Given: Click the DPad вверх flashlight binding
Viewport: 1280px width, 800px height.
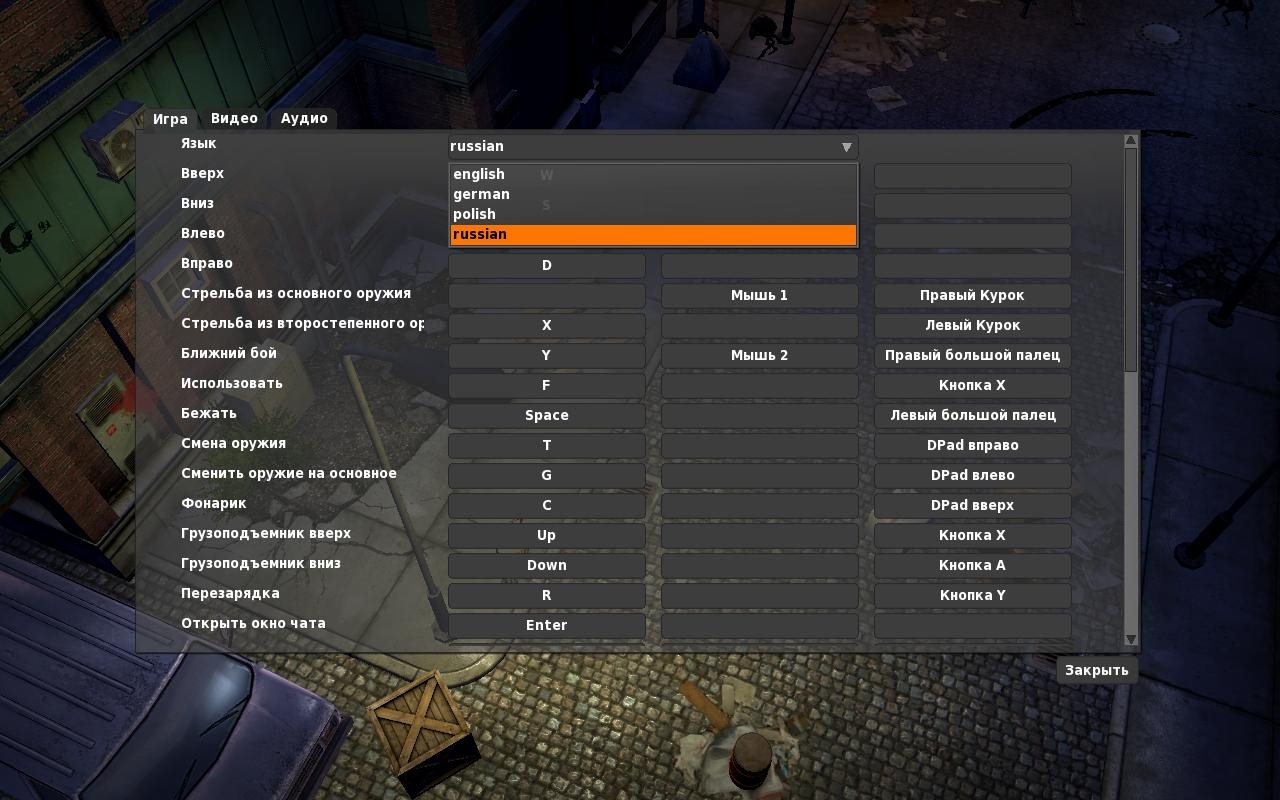Looking at the screenshot, I should (x=972, y=505).
